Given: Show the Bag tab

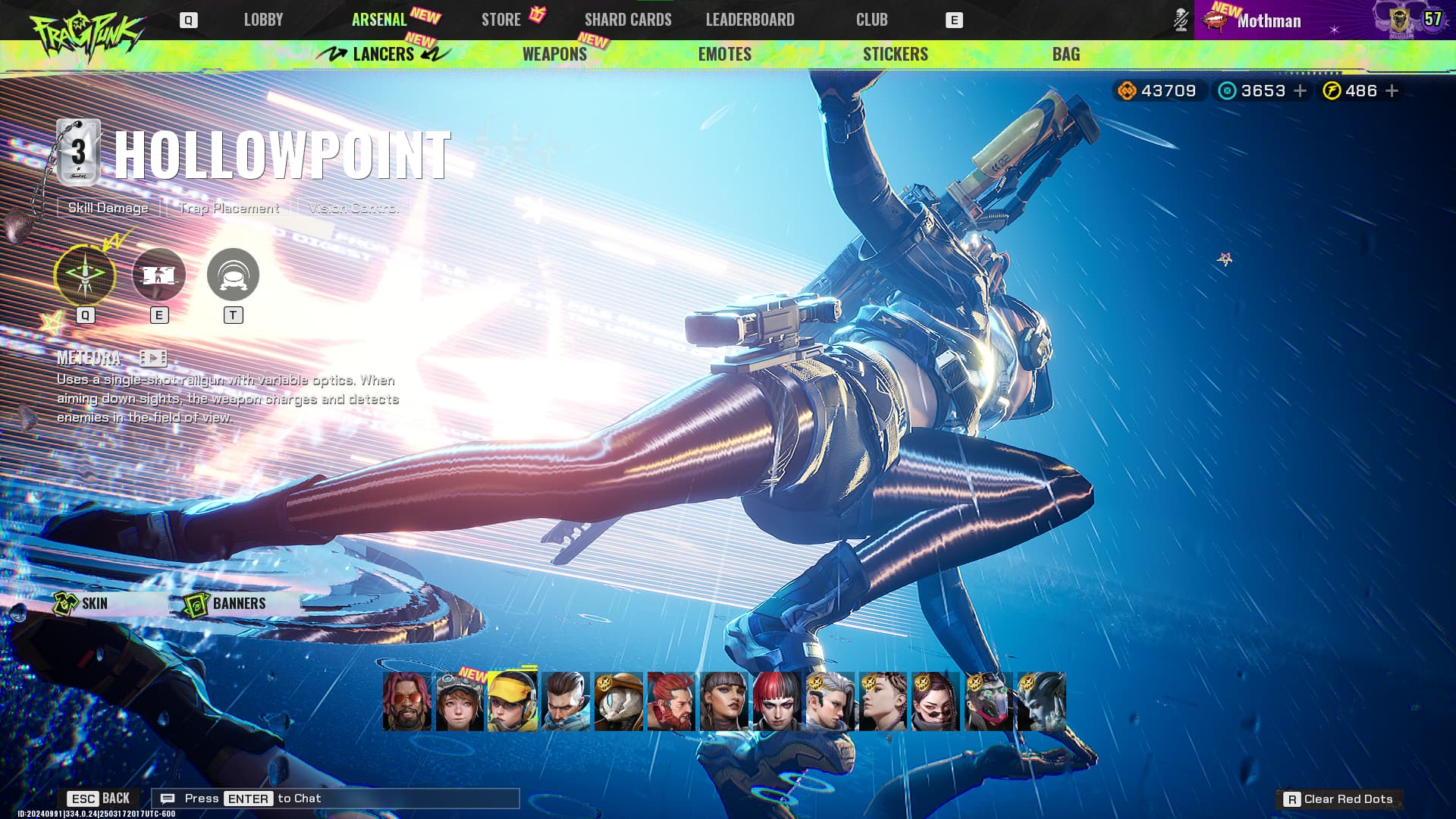Looking at the screenshot, I should click(x=1065, y=54).
